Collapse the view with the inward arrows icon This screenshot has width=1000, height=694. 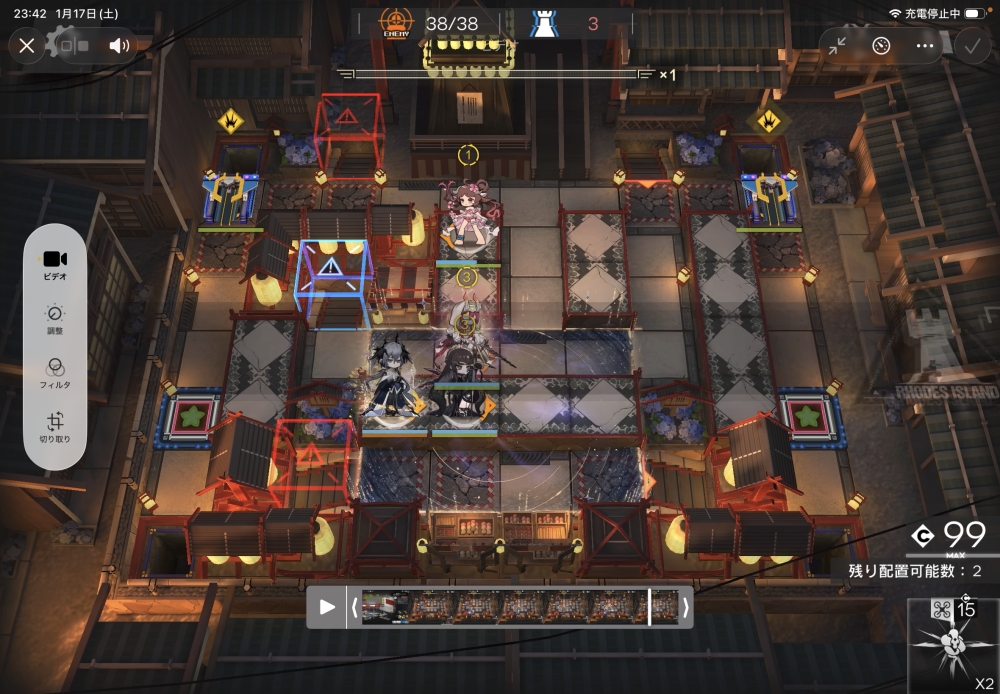(837, 45)
